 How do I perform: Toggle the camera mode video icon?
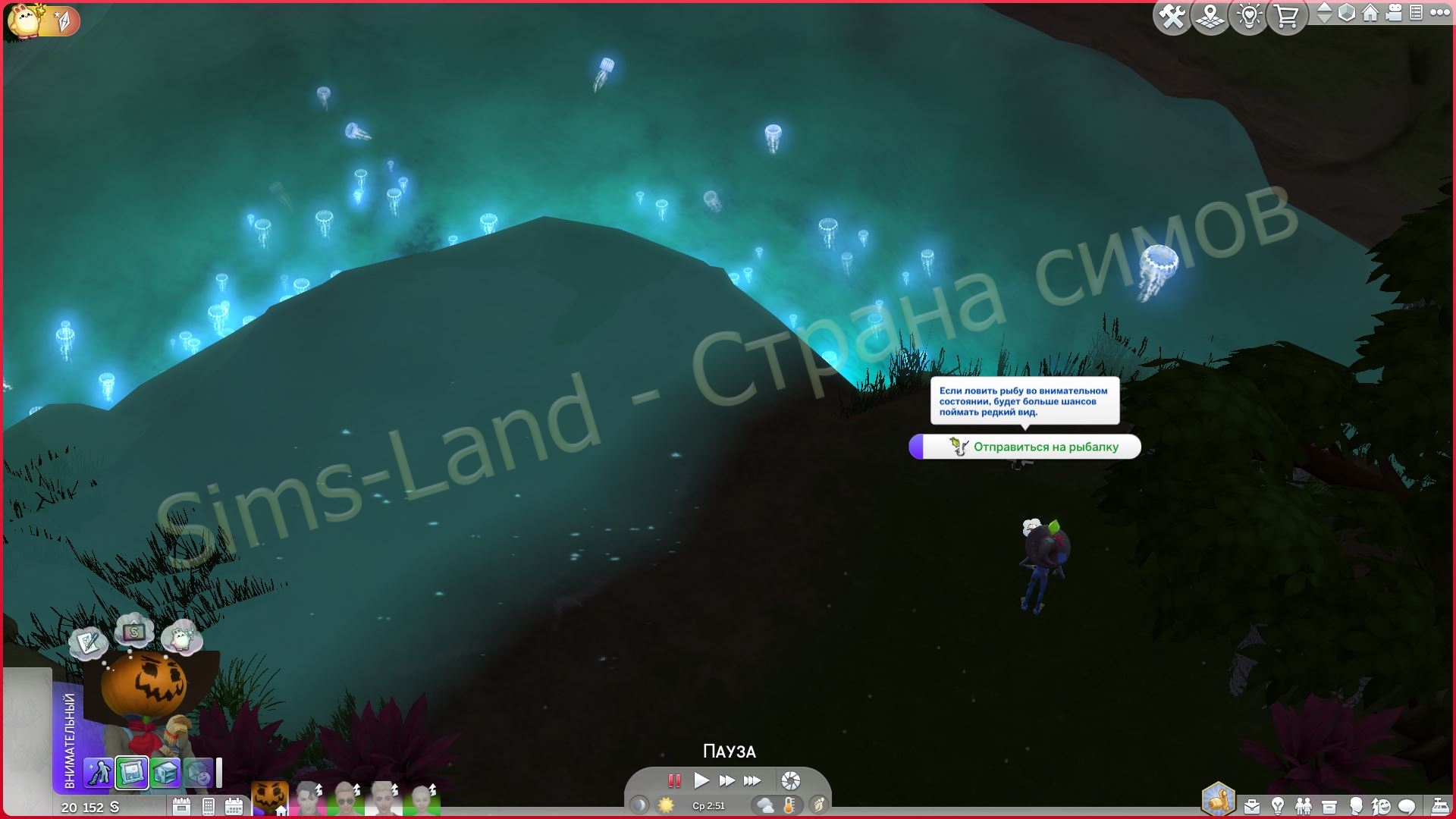tap(1393, 13)
